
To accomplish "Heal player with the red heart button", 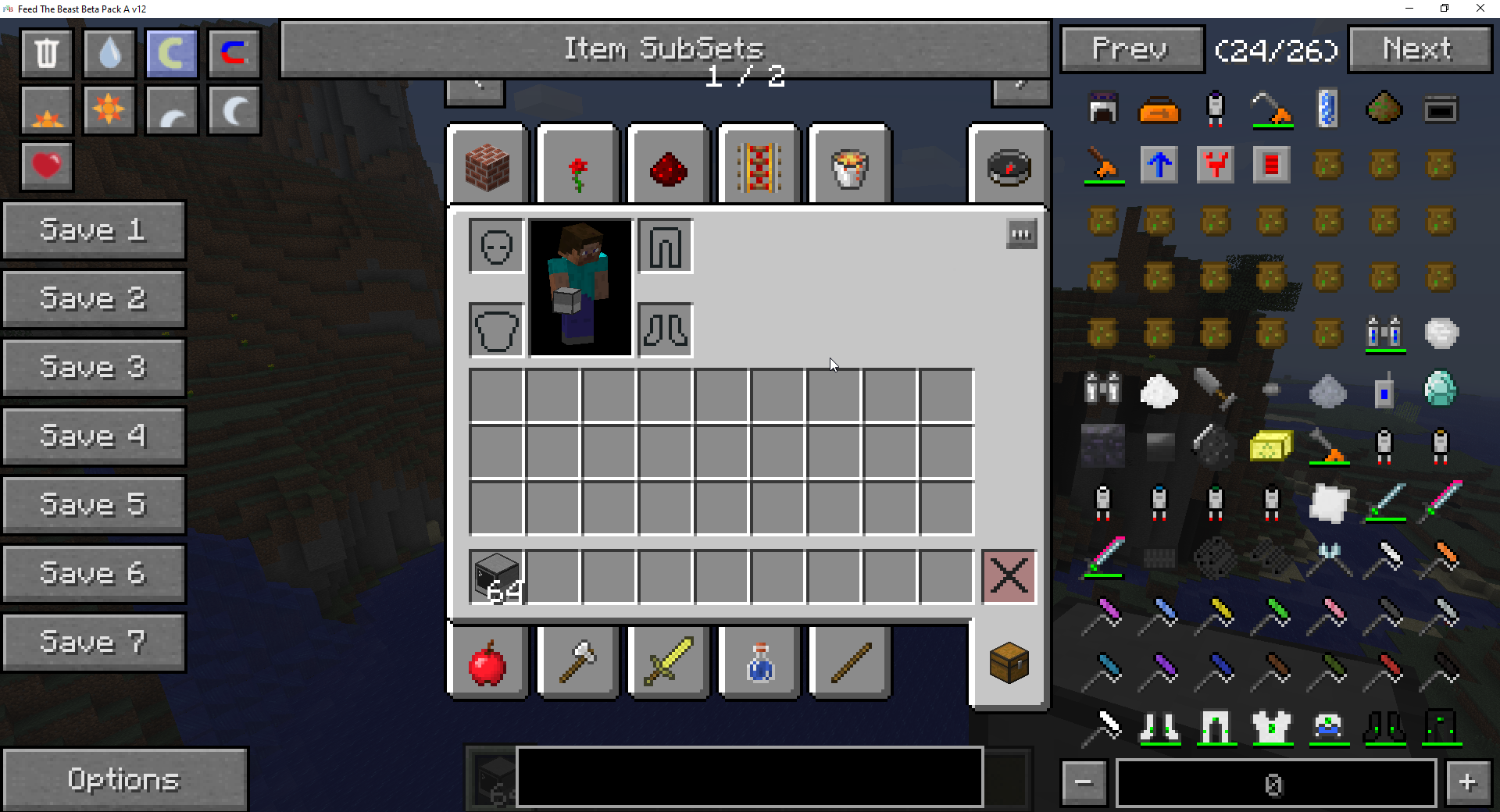I will tap(47, 166).
